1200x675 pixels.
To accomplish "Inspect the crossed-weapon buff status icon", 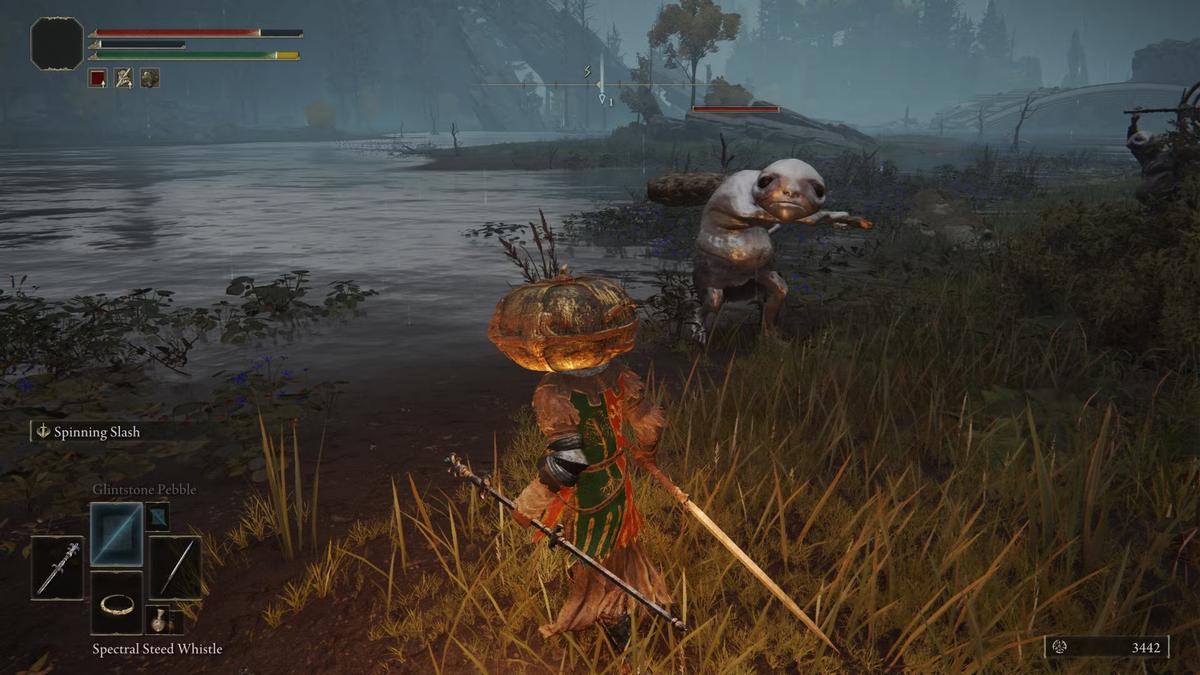I will 123,77.
